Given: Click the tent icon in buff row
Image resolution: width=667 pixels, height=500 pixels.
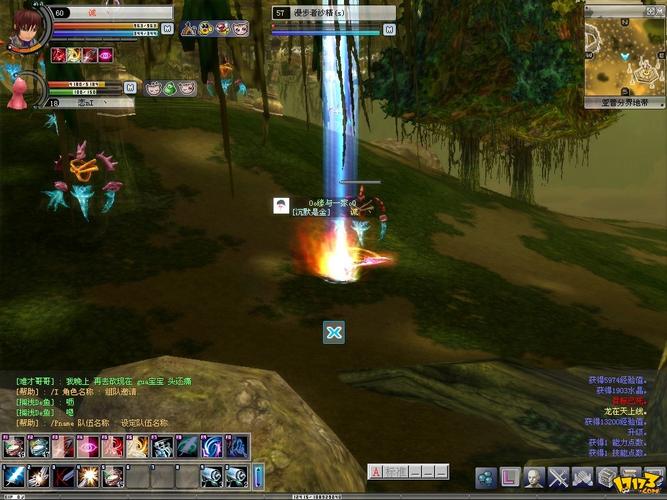Looking at the screenshot, I should [189, 30].
